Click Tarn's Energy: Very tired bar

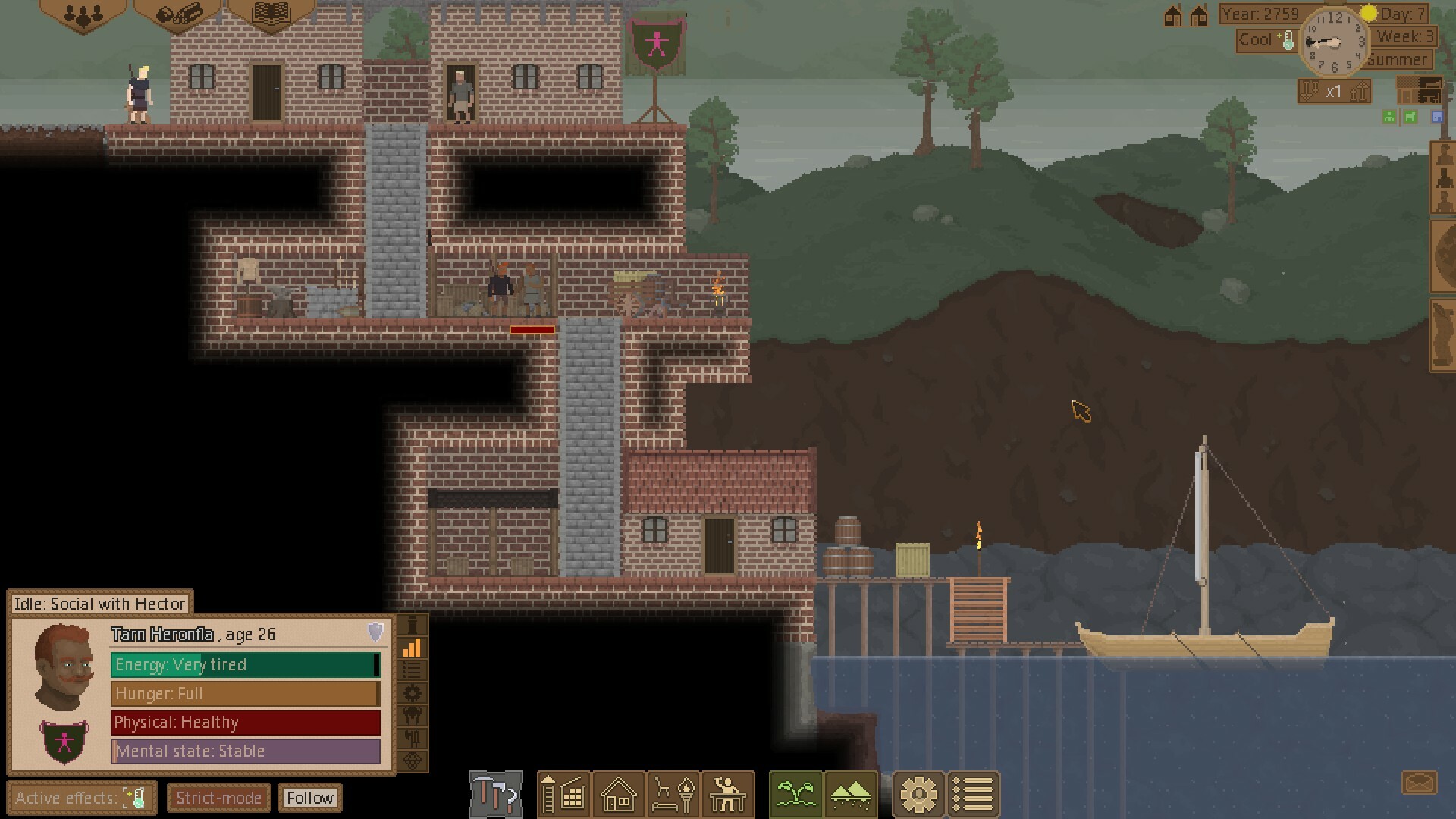[244, 665]
